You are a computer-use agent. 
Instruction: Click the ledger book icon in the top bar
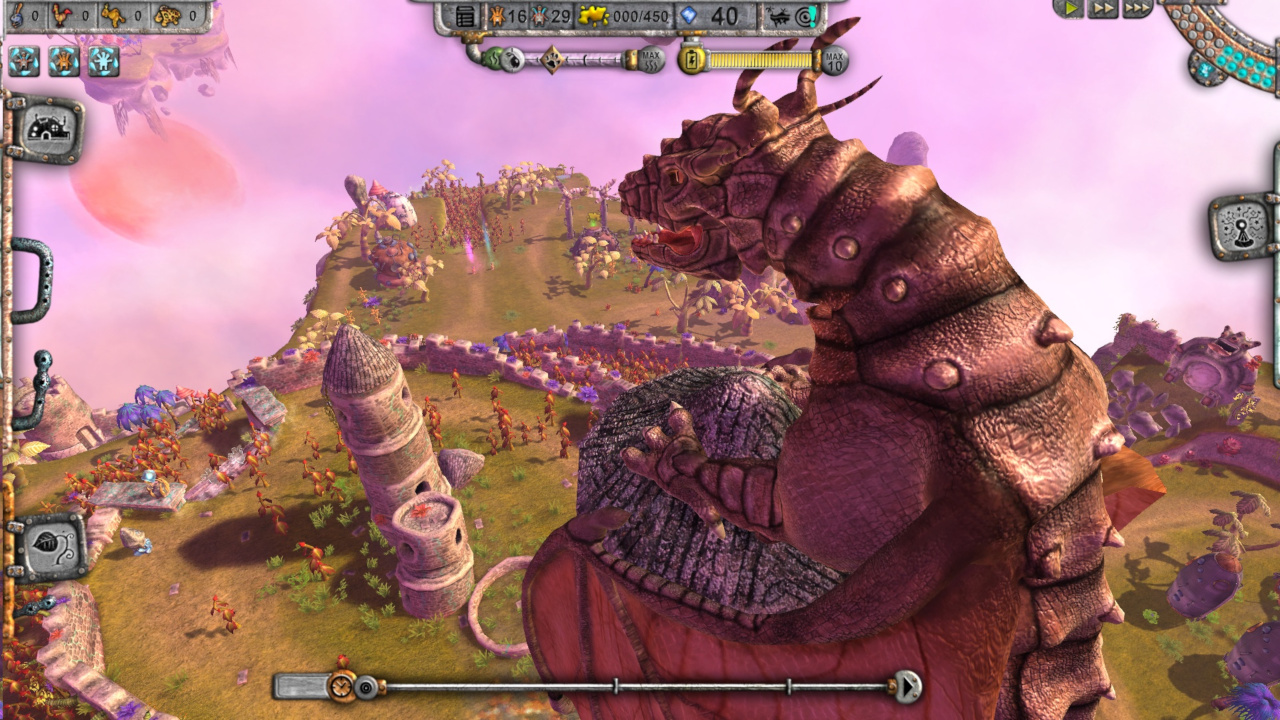click(x=467, y=15)
